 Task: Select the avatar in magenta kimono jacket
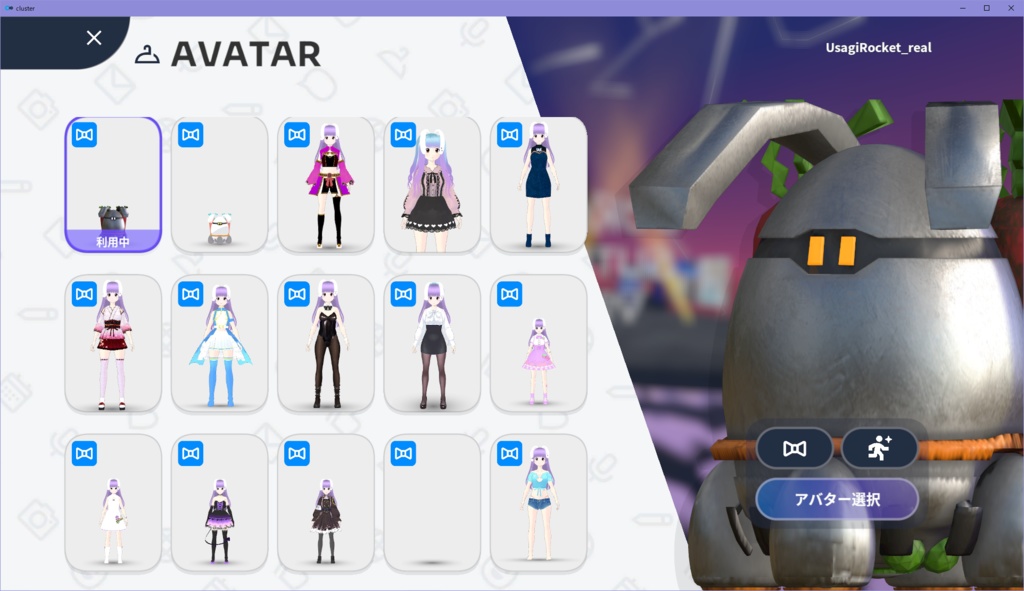coord(326,185)
